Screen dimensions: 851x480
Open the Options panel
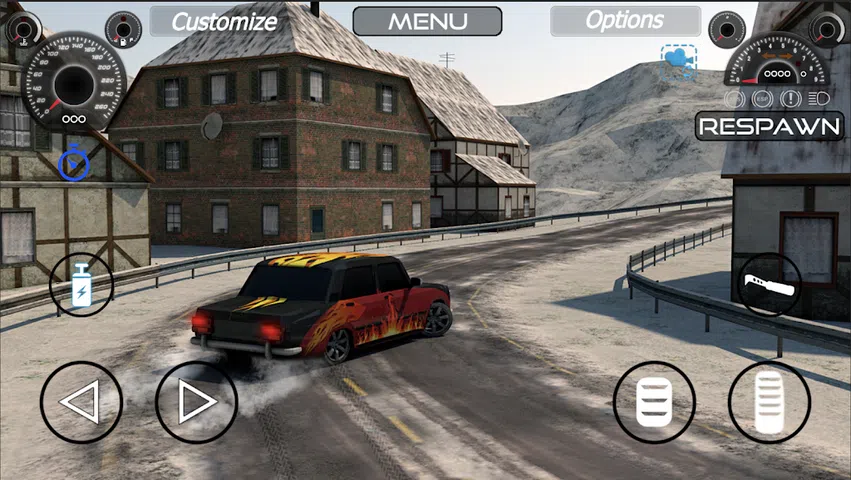[x=624, y=21]
